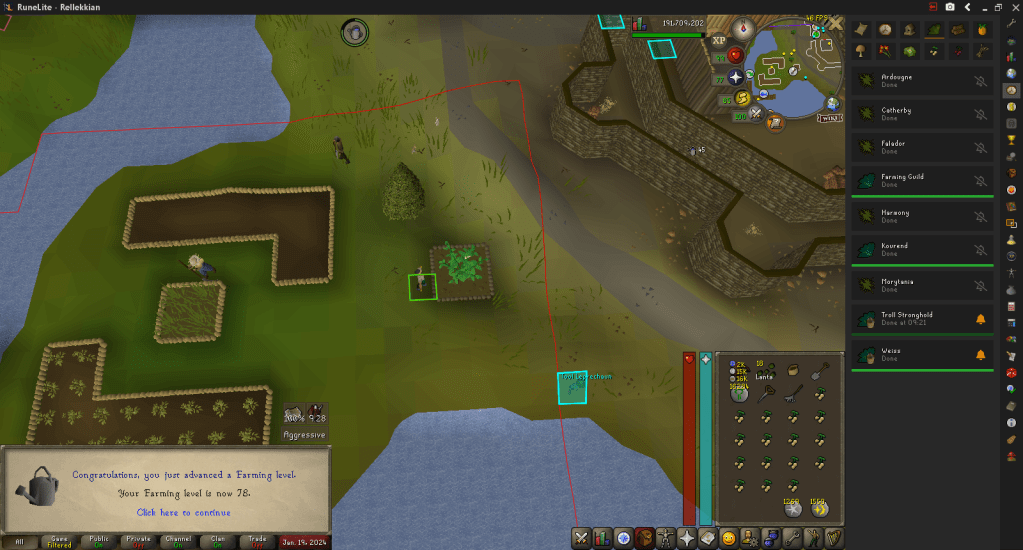Take a screenshot with the camera button
The width and height of the screenshot is (1023, 550).
coord(950,7)
